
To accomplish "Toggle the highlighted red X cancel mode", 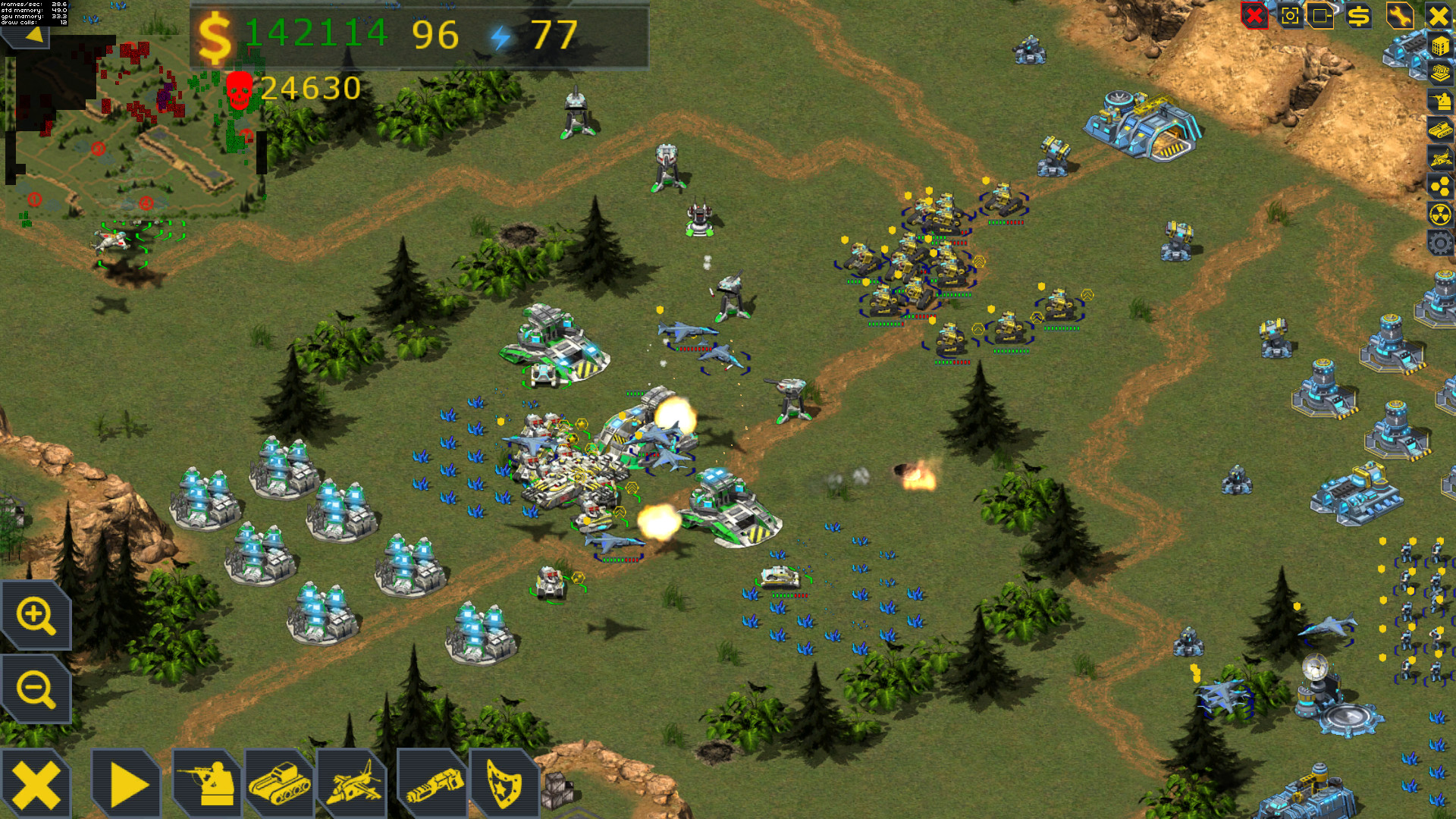I will [1256, 14].
